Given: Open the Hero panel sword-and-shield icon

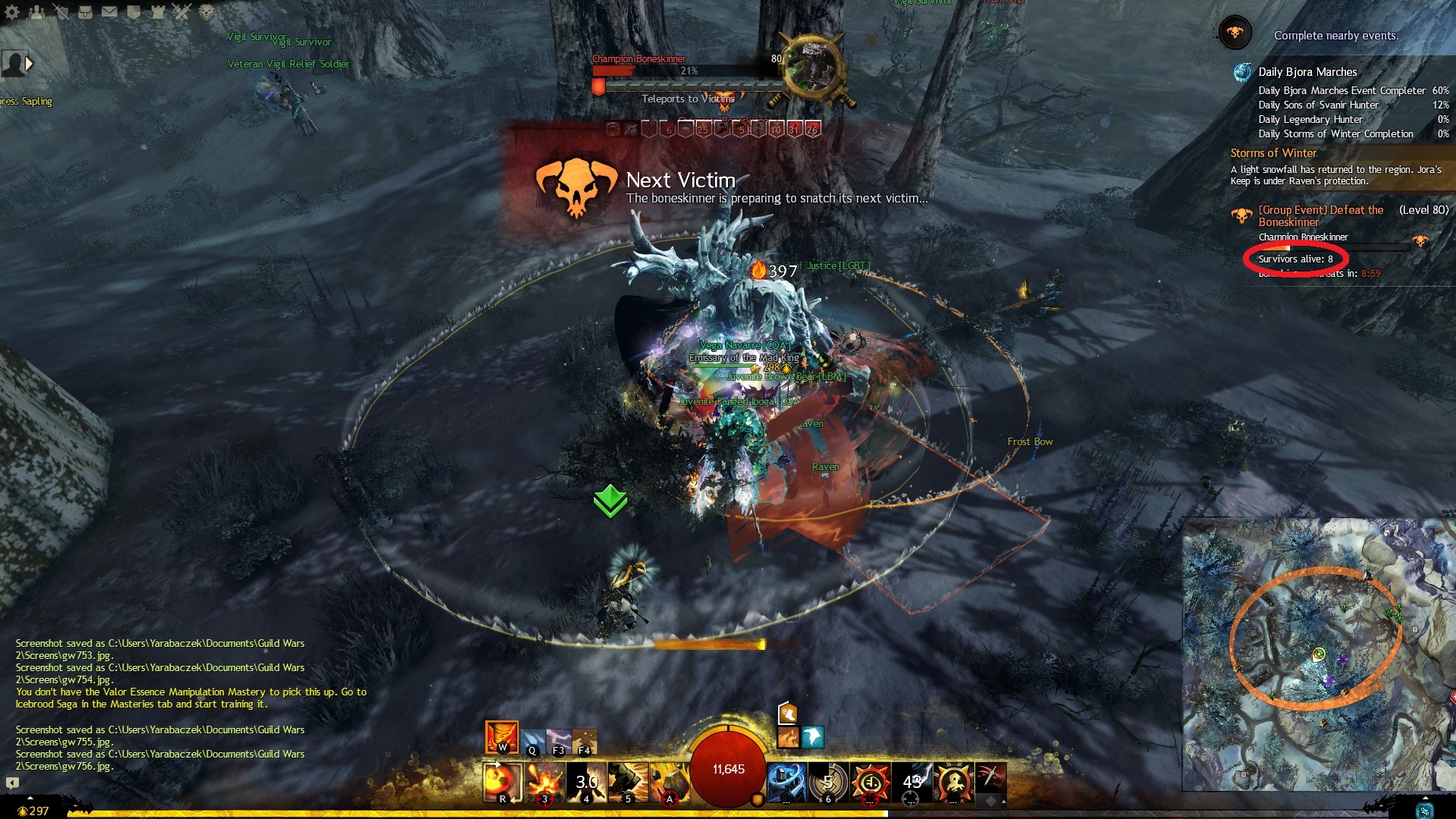Looking at the screenshot, I should click(x=61, y=11).
